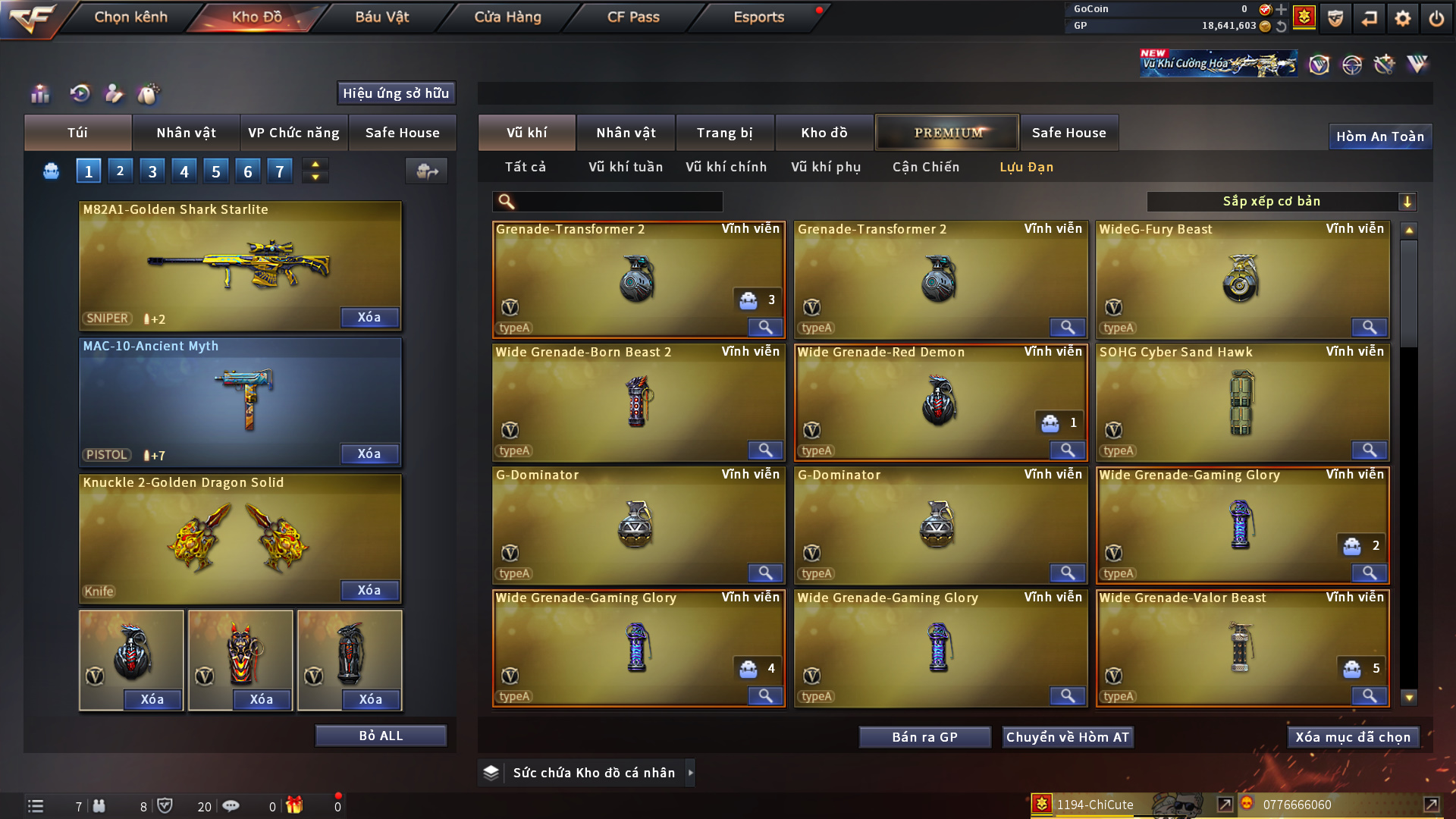This screenshot has width=1456, height=819.
Task: Open the Esports menu
Action: coord(758,17)
